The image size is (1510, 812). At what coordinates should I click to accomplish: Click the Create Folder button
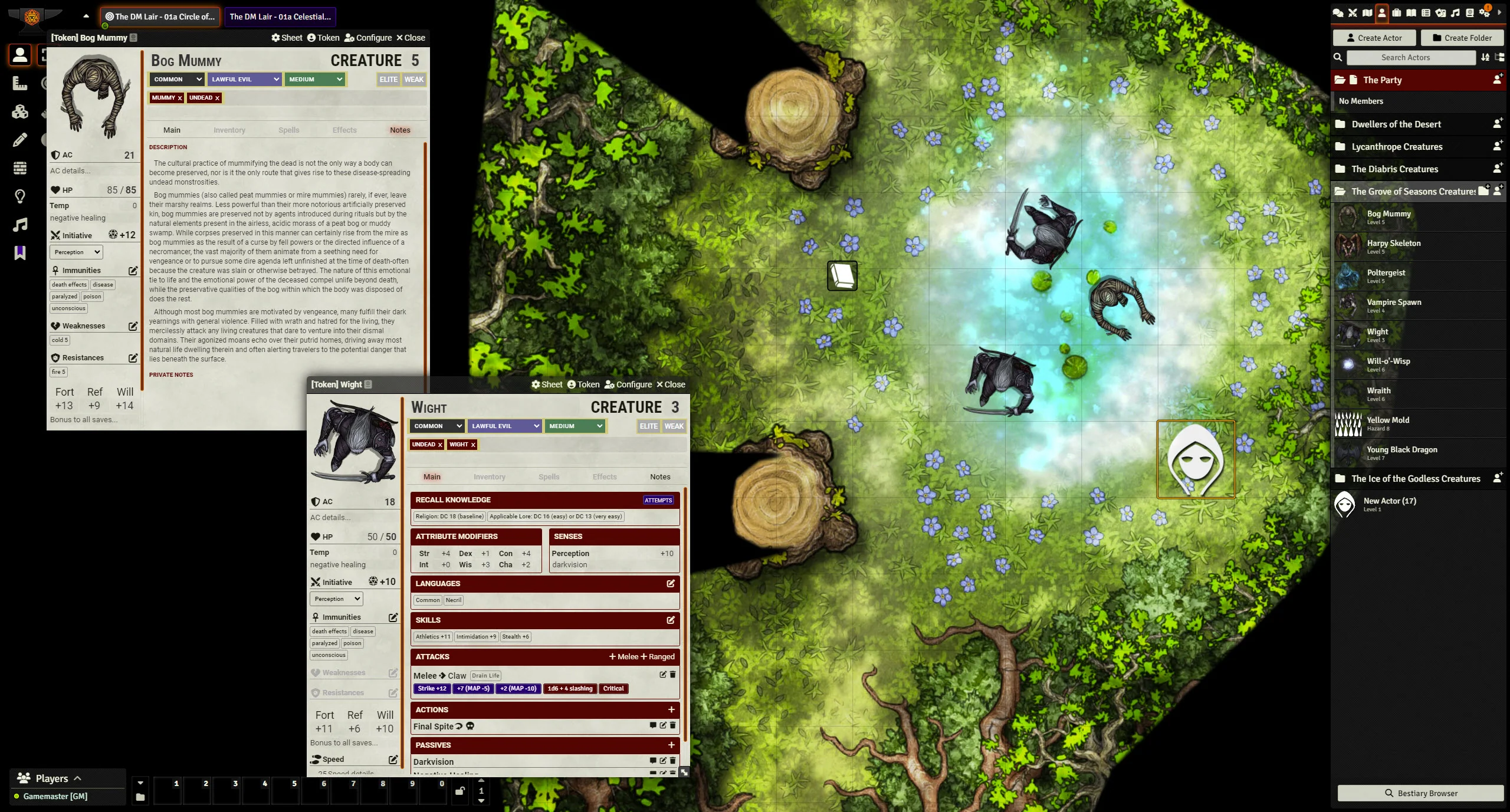pos(1462,38)
